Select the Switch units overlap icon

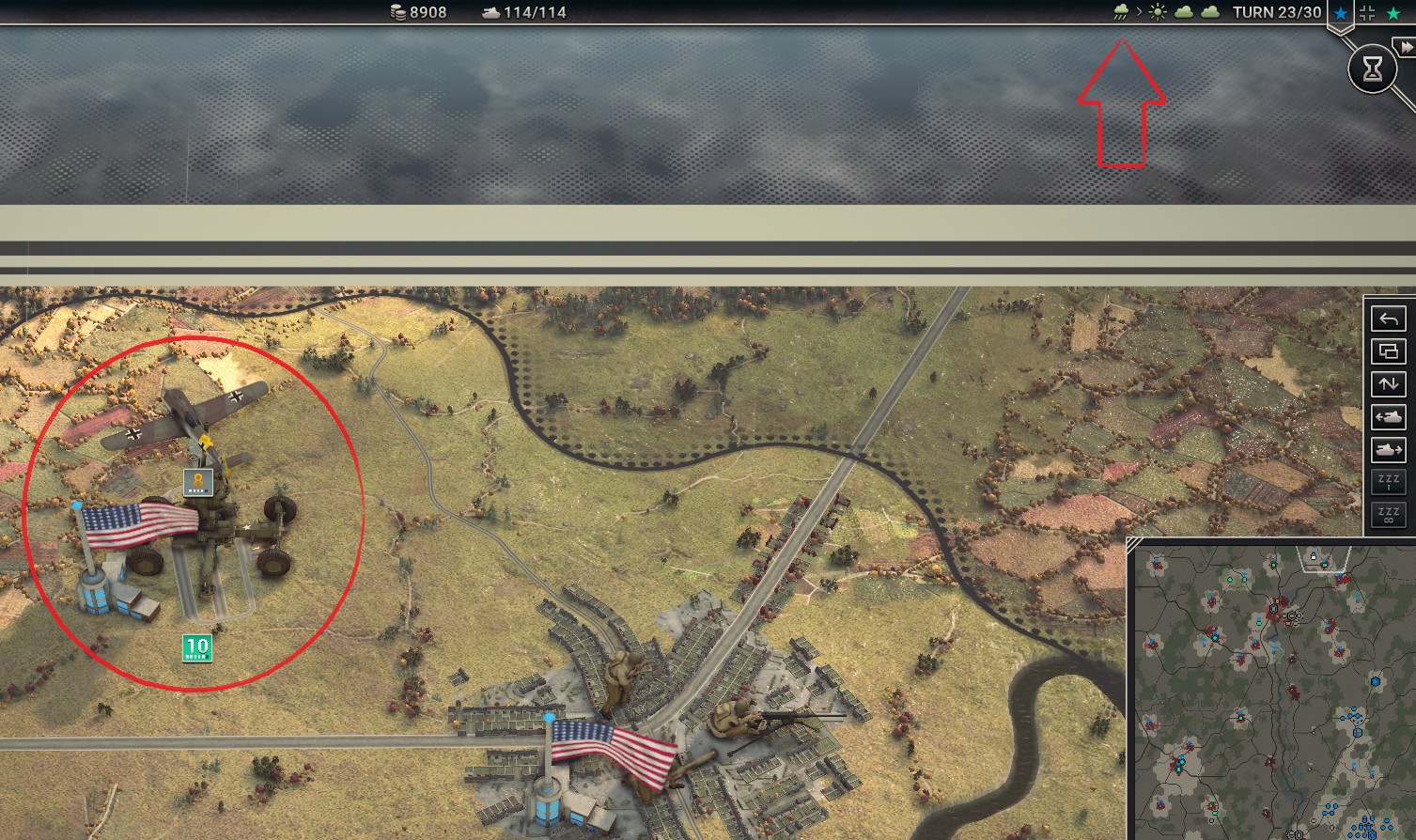click(x=1388, y=350)
